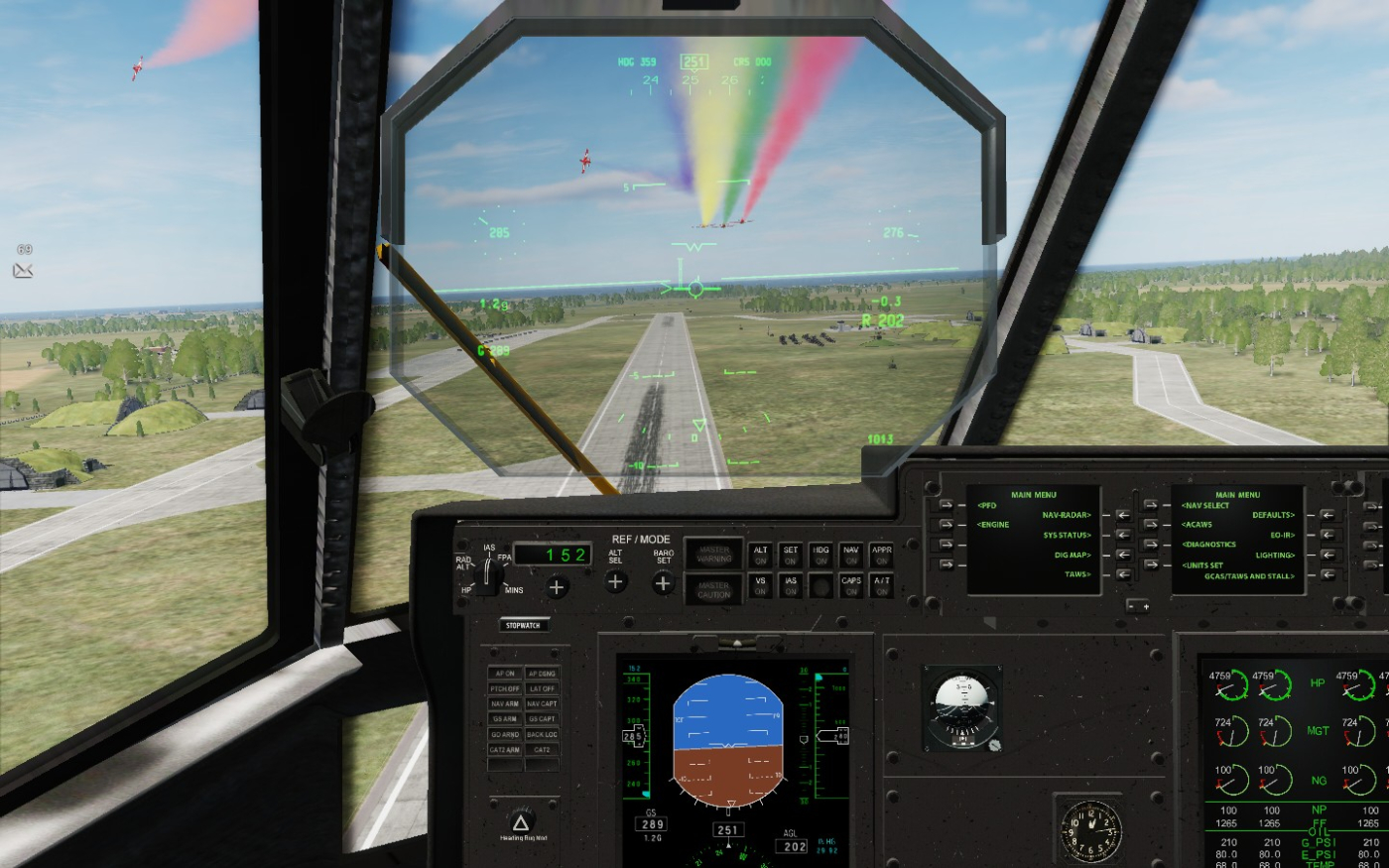
Task: Open DIG MAP via its line key
Action: (x=1122, y=555)
